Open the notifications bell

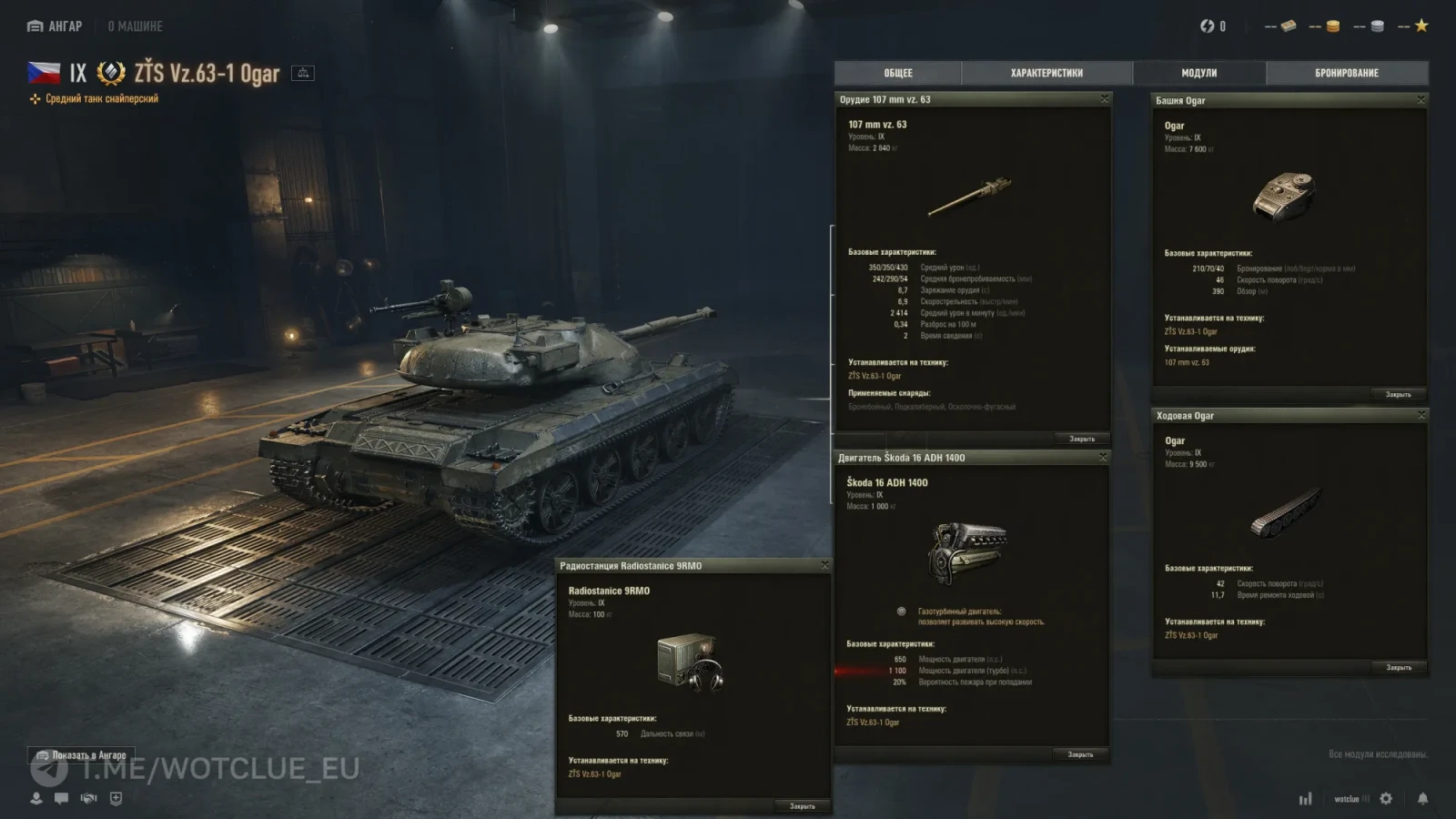pyautogui.click(x=1422, y=798)
